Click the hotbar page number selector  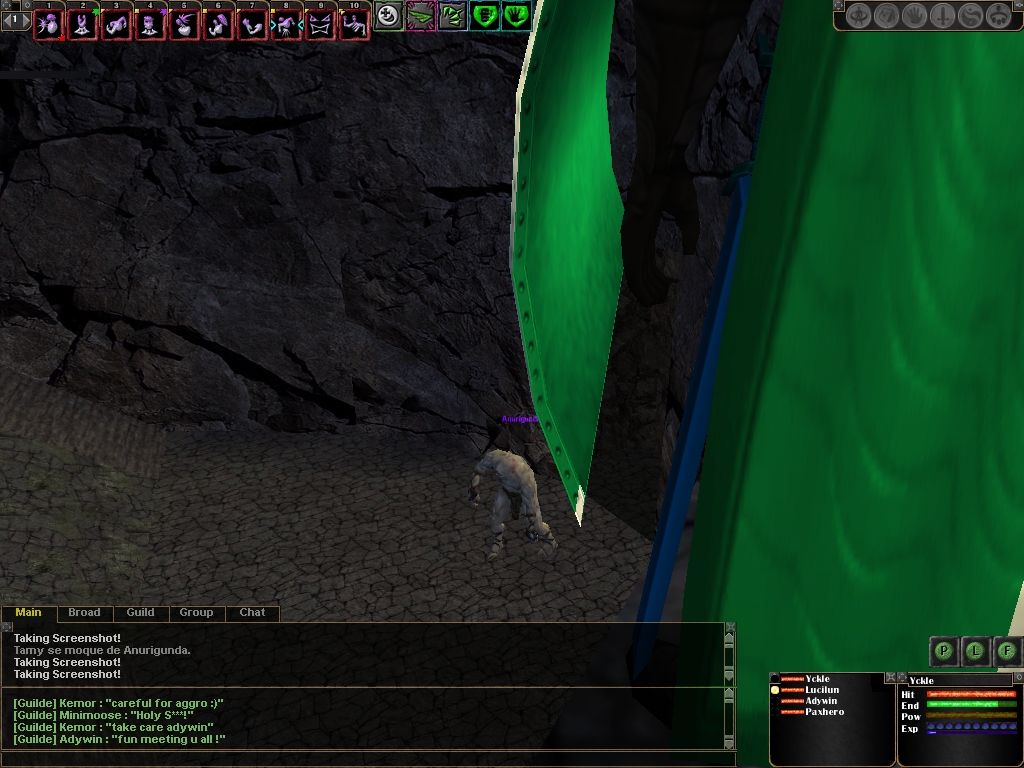[15, 19]
